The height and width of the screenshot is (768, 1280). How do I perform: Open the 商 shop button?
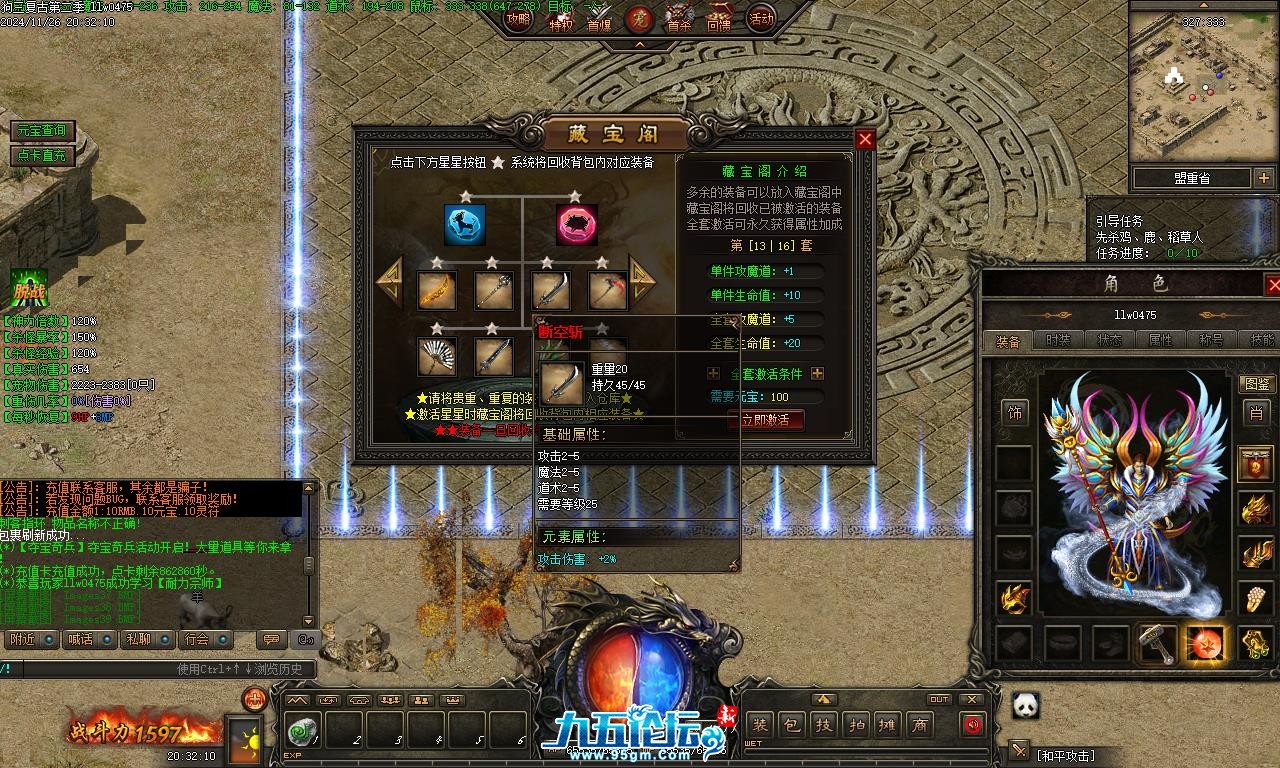(919, 725)
